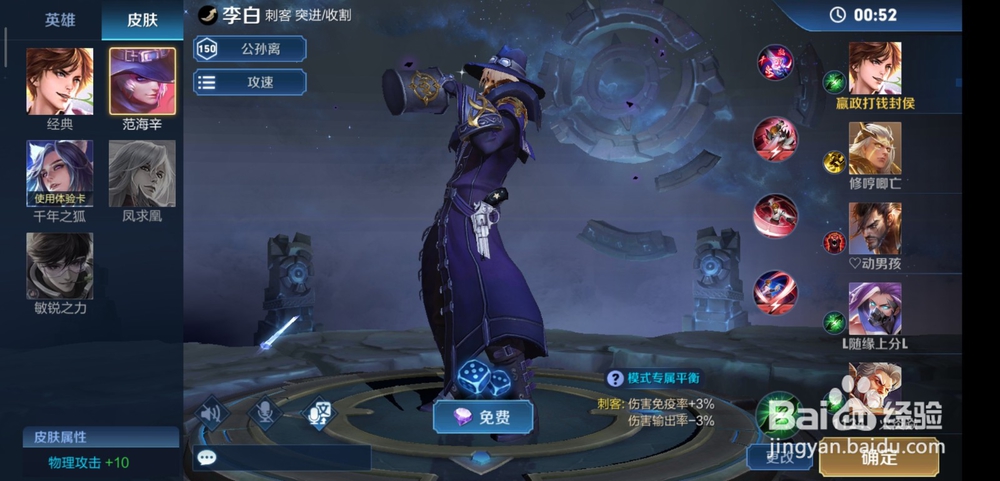The width and height of the screenshot is (1000, 481).
Task: Select teammate 赢政打钱封侯's portrait
Action: pyautogui.click(x=875, y=68)
